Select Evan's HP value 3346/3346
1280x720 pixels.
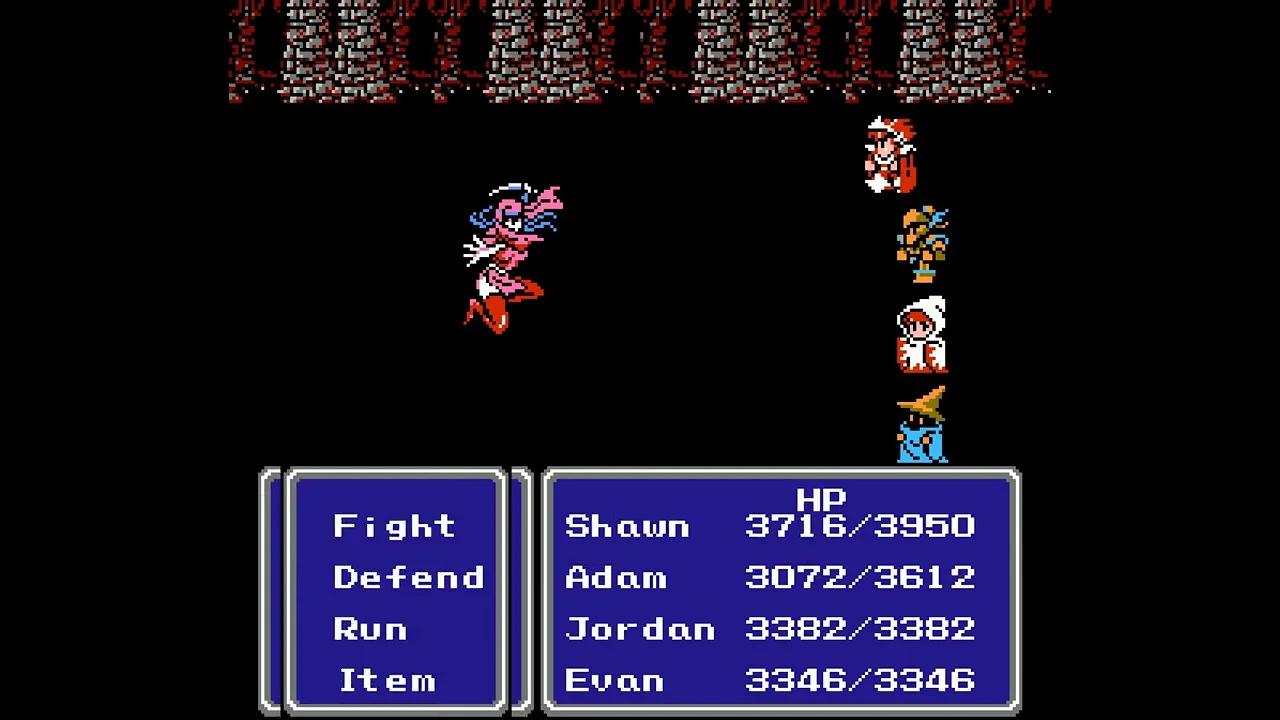pos(858,680)
